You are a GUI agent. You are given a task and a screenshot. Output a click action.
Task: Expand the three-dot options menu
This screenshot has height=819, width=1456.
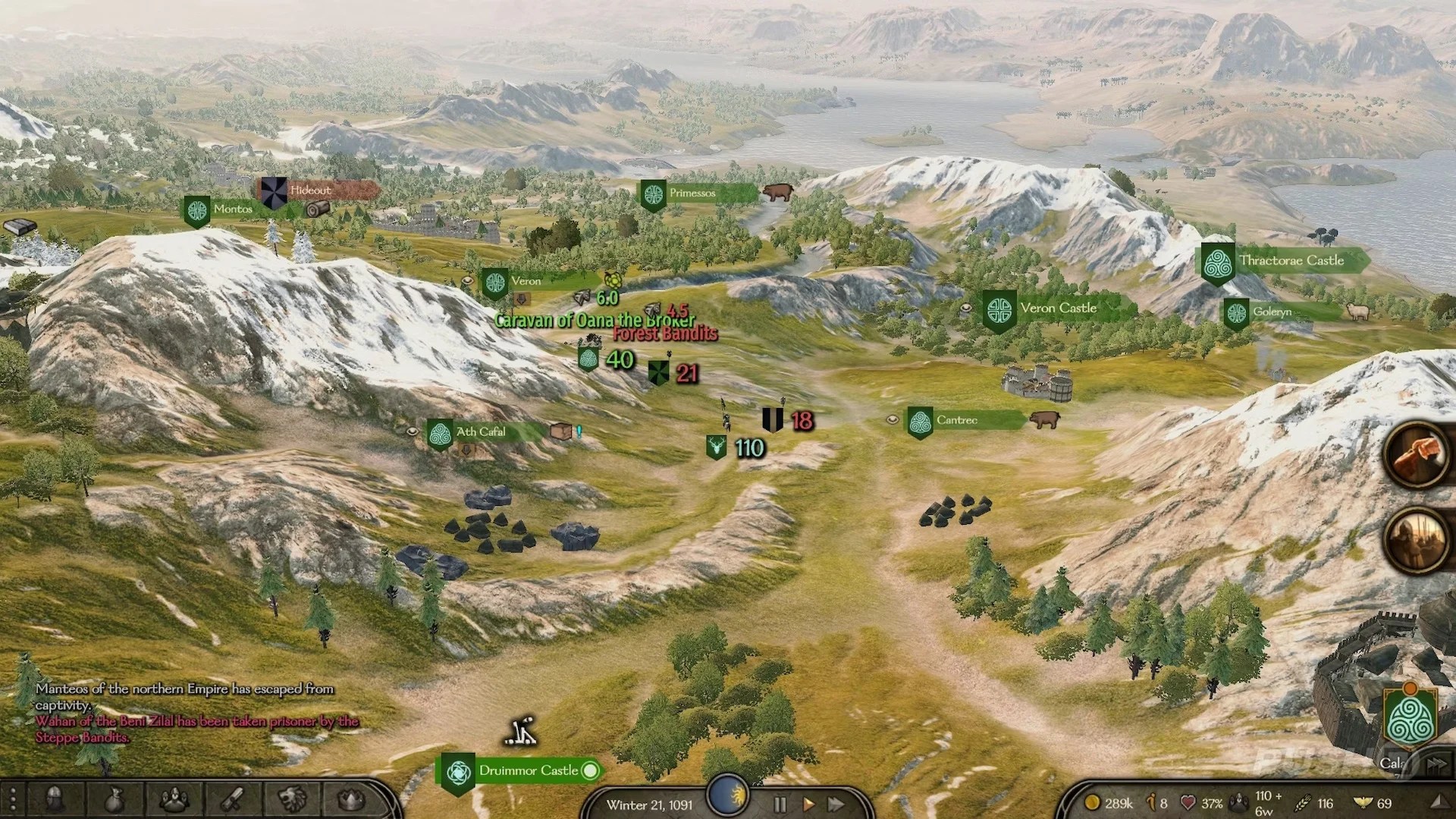13,800
